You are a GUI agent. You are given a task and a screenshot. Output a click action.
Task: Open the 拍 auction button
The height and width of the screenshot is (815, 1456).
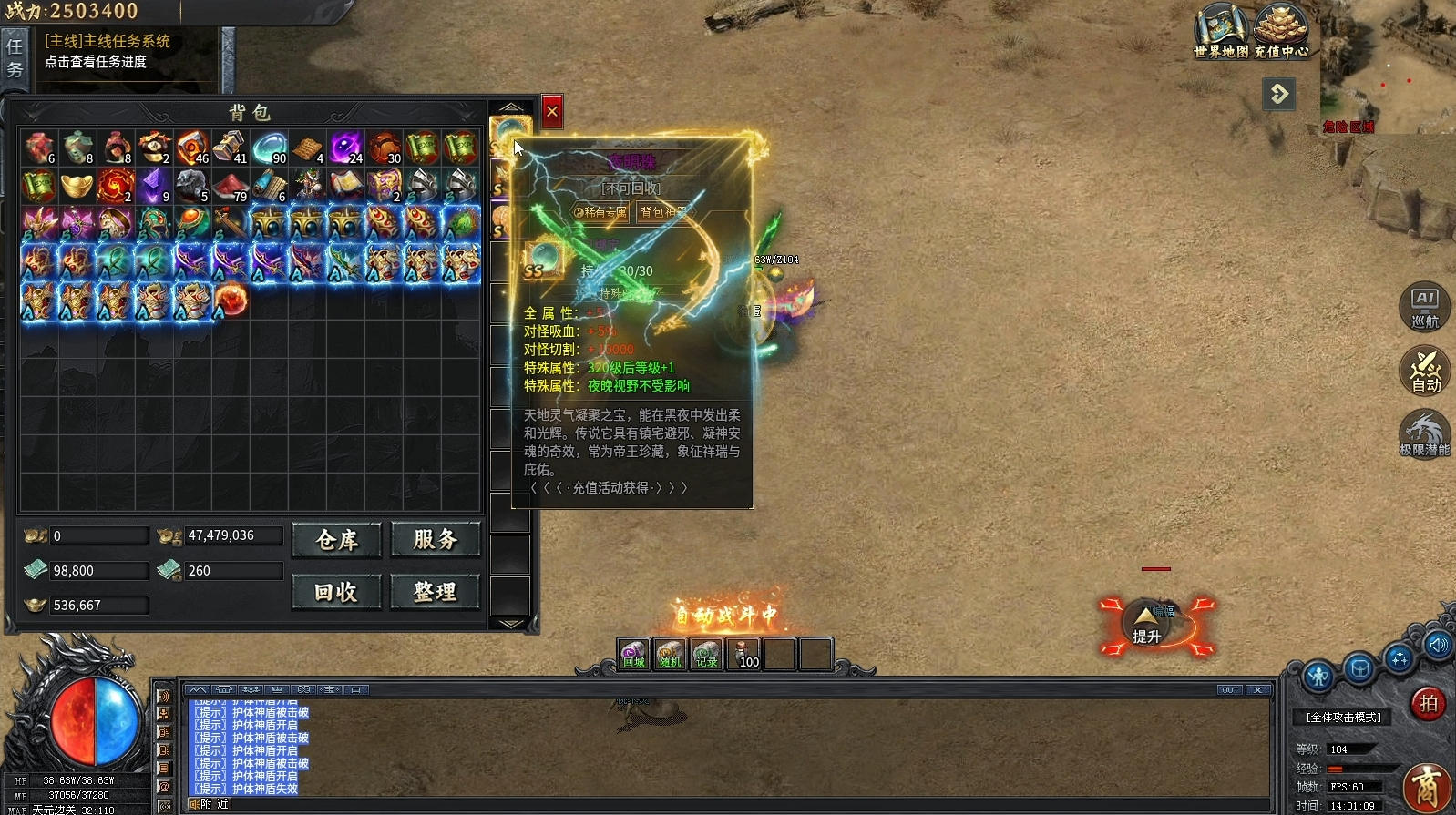[x=1428, y=704]
